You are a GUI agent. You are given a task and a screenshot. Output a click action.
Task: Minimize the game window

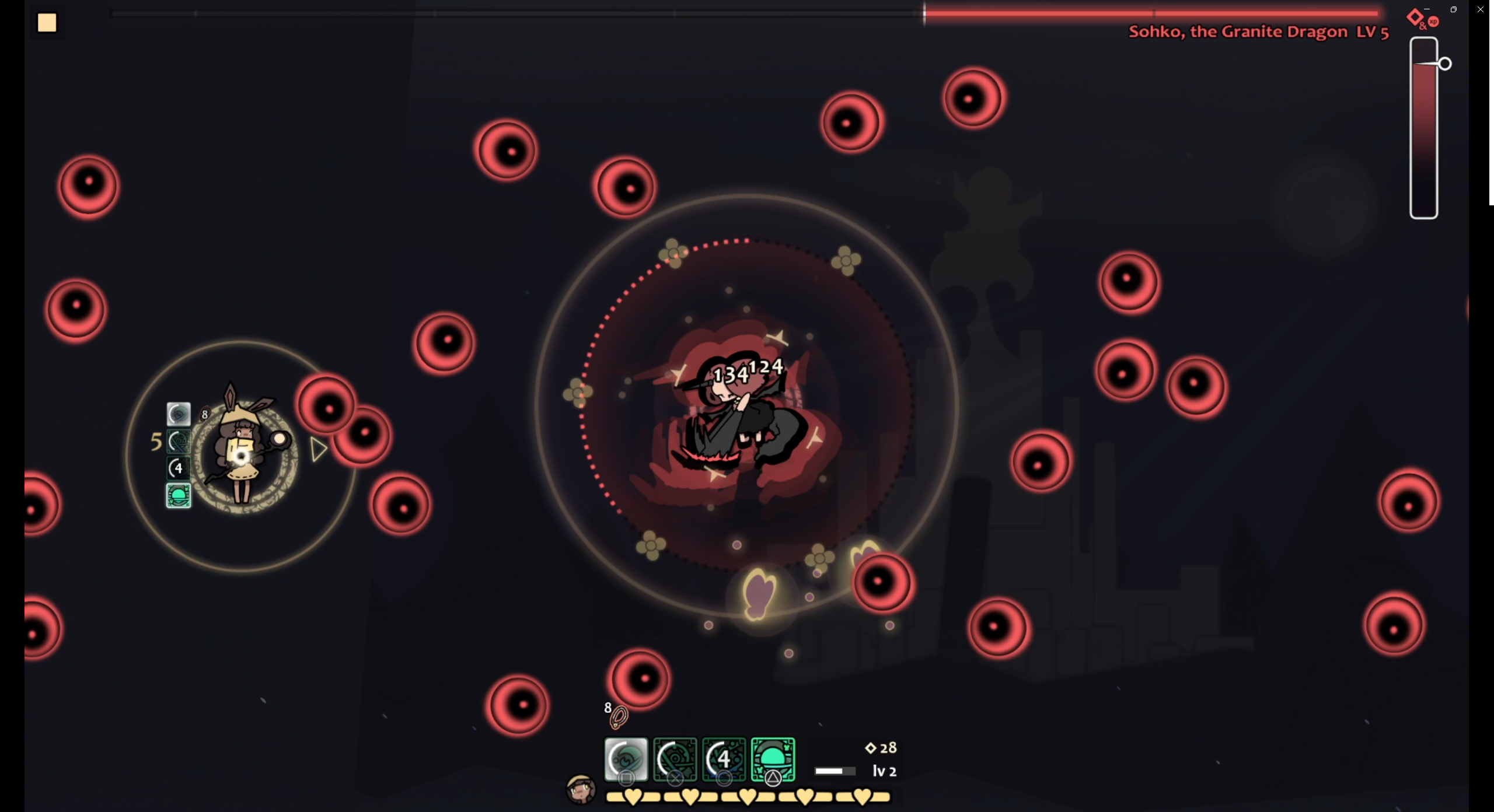pos(1426,9)
